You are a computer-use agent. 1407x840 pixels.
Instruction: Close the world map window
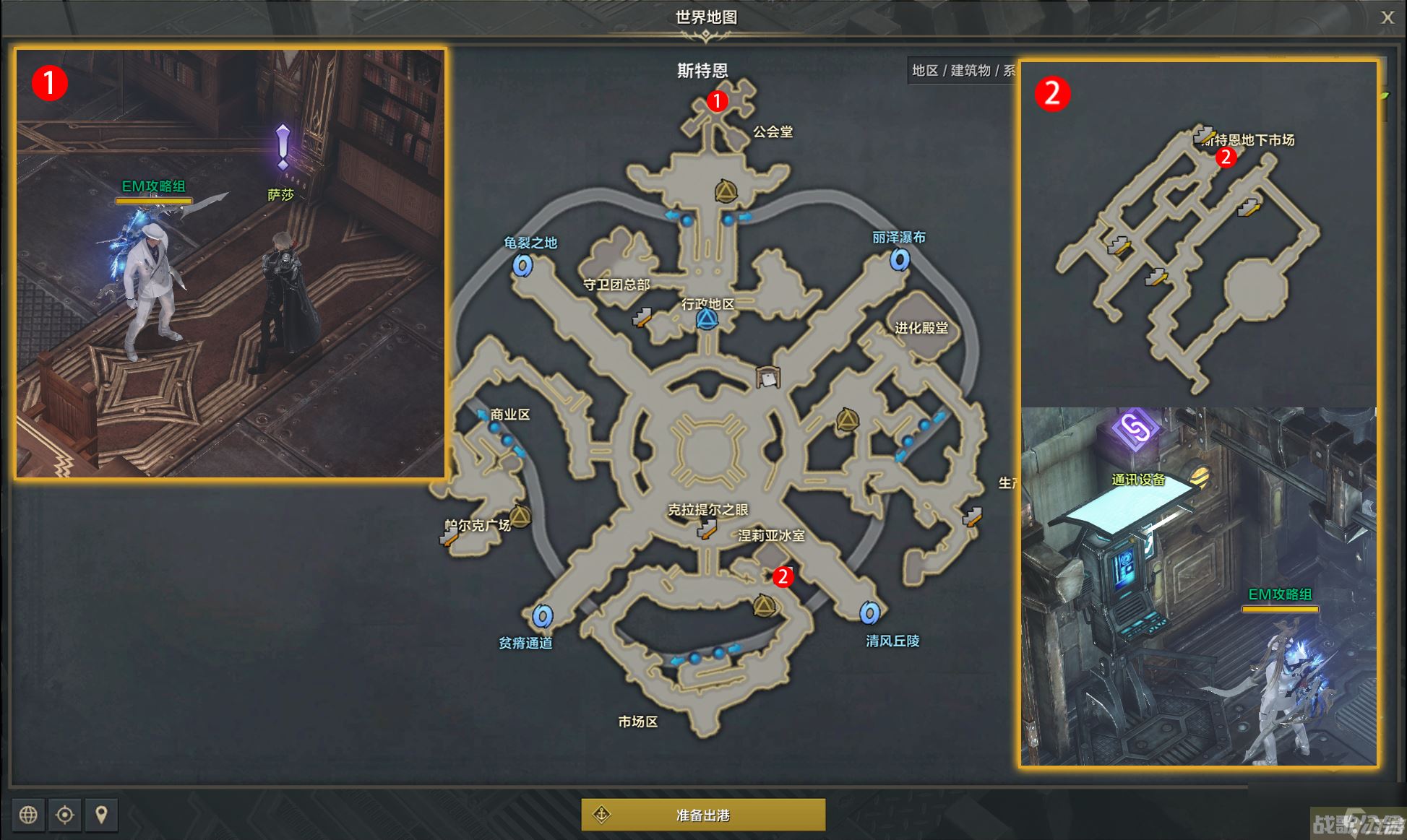[x=1387, y=18]
